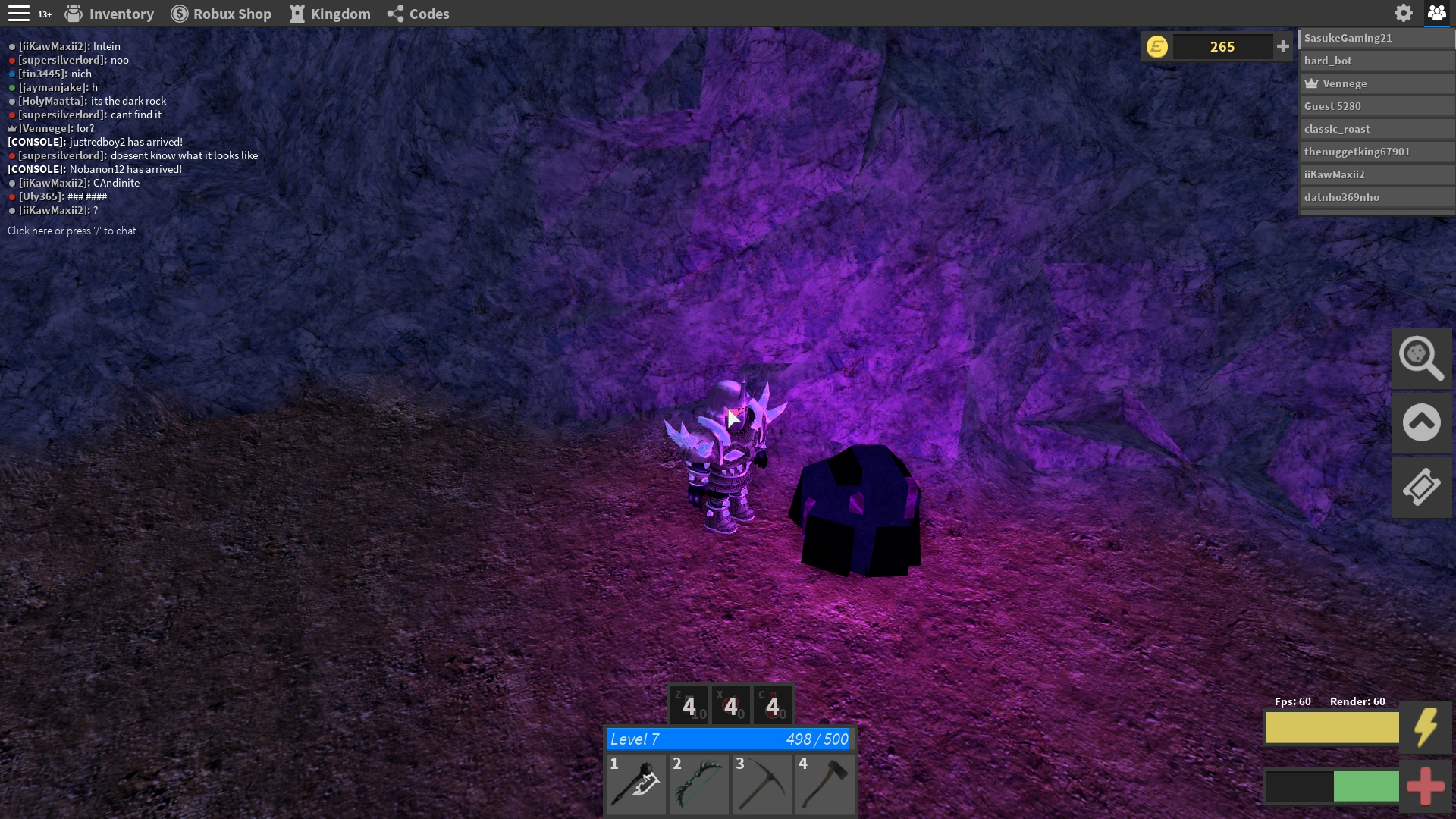Click the plus button next to coin balance
The image size is (1456, 819).
pyautogui.click(x=1283, y=46)
